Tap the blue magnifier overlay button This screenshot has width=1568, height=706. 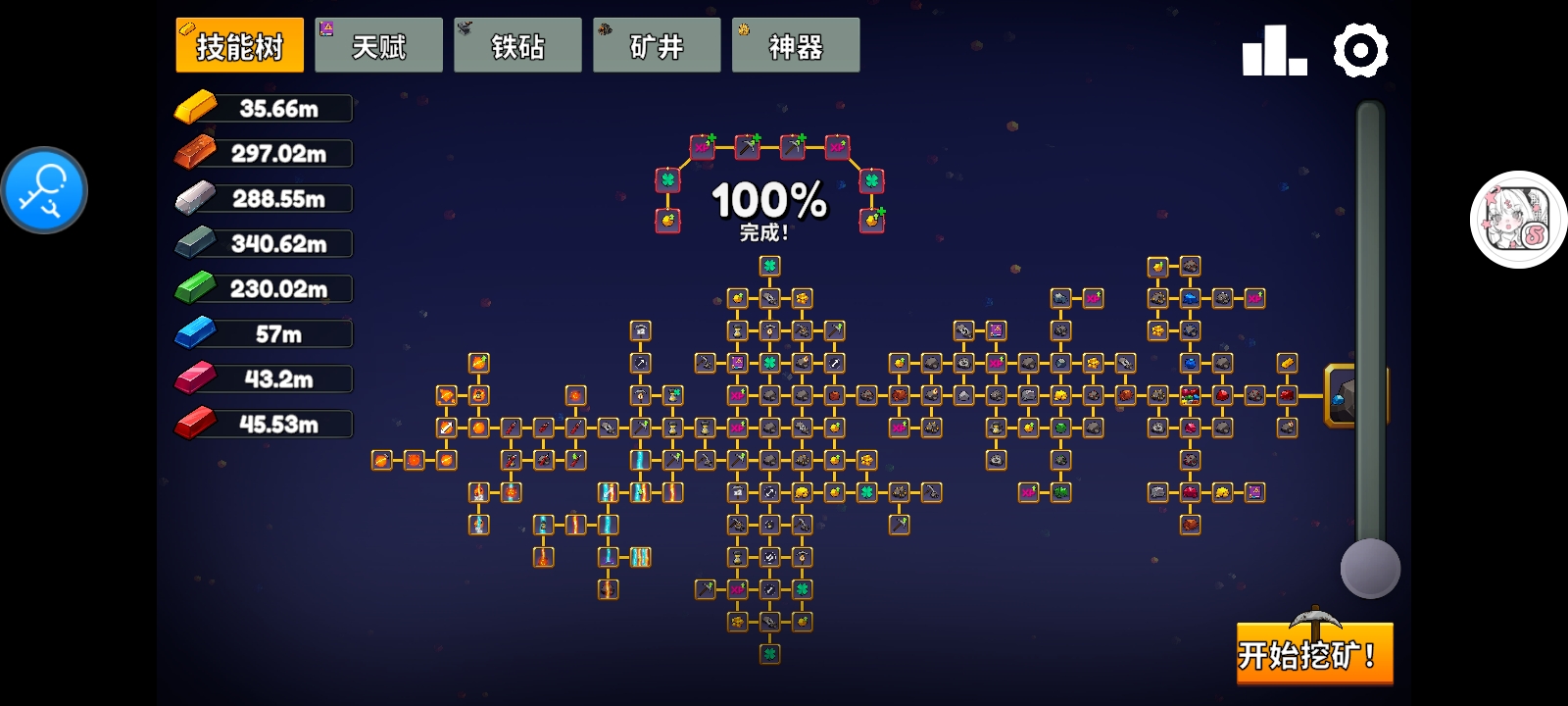tap(44, 190)
